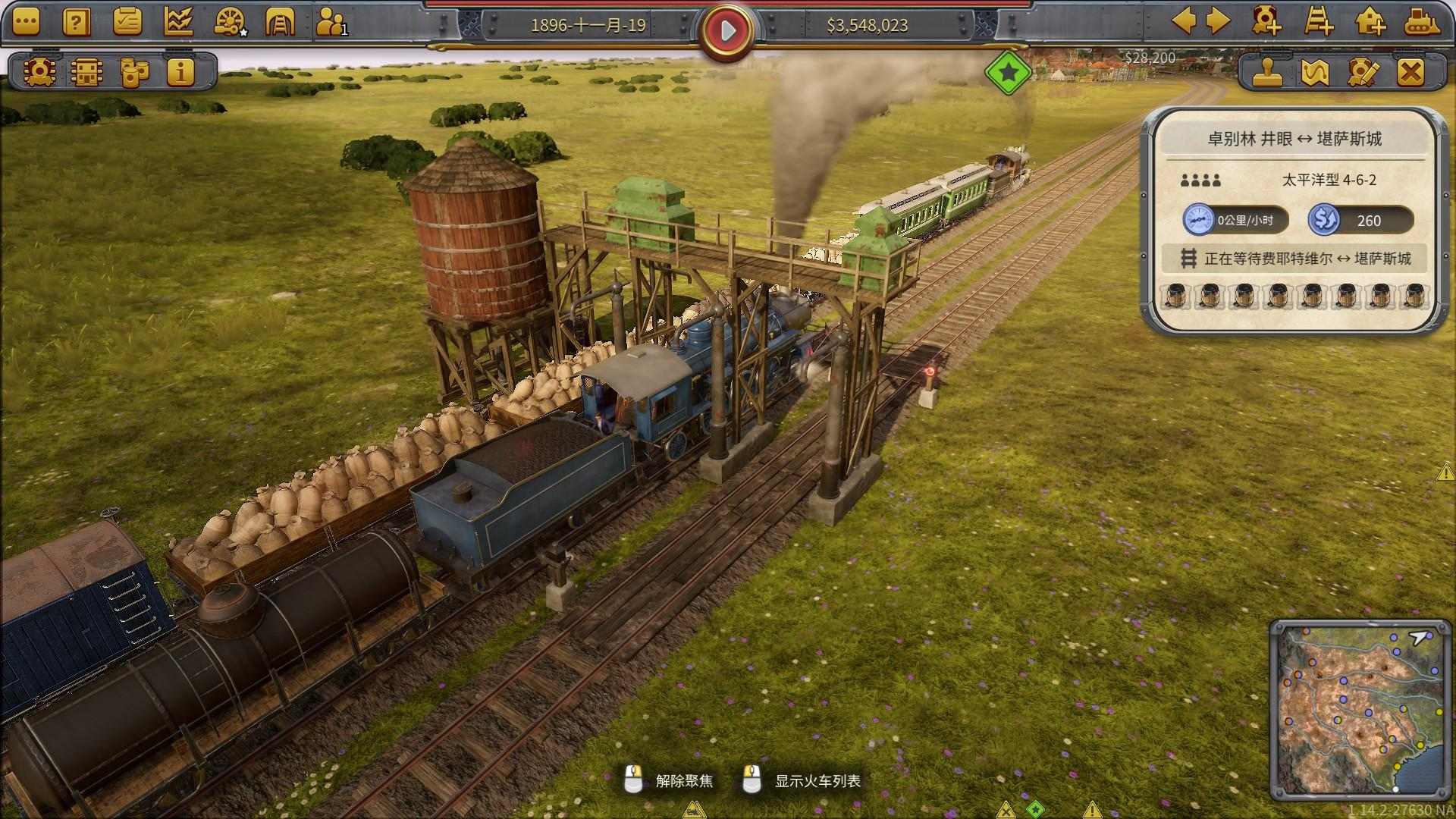Edit the train's route map
Image resolution: width=1456 pixels, height=819 pixels.
pyautogui.click(x=1315, y=73)
